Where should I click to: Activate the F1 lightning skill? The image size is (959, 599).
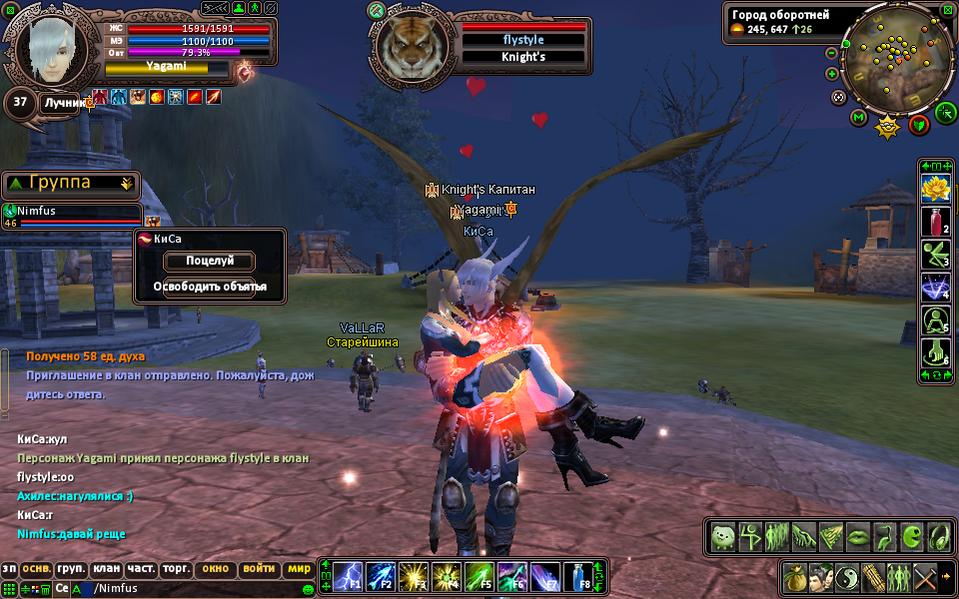coord(347,575)
